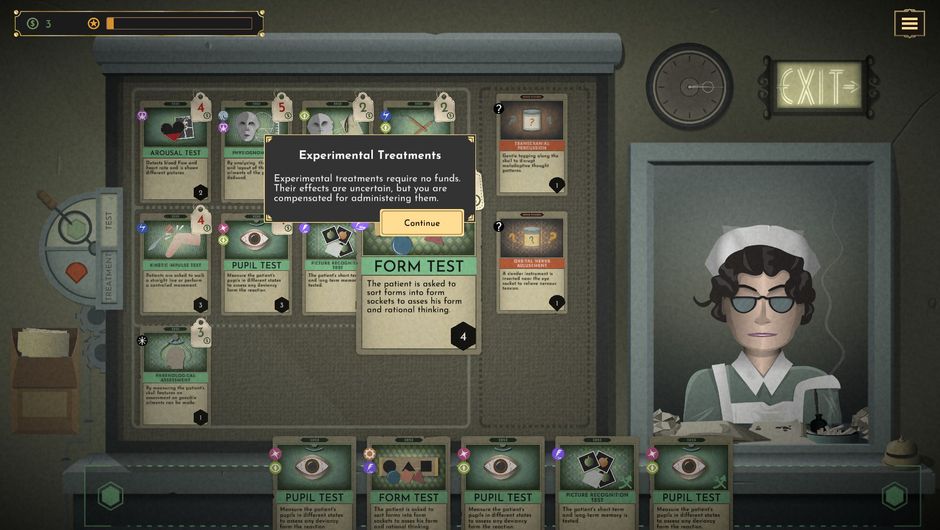
Task: Click the hexagon button at the hand's right end
Action: (x=893, y=496)
